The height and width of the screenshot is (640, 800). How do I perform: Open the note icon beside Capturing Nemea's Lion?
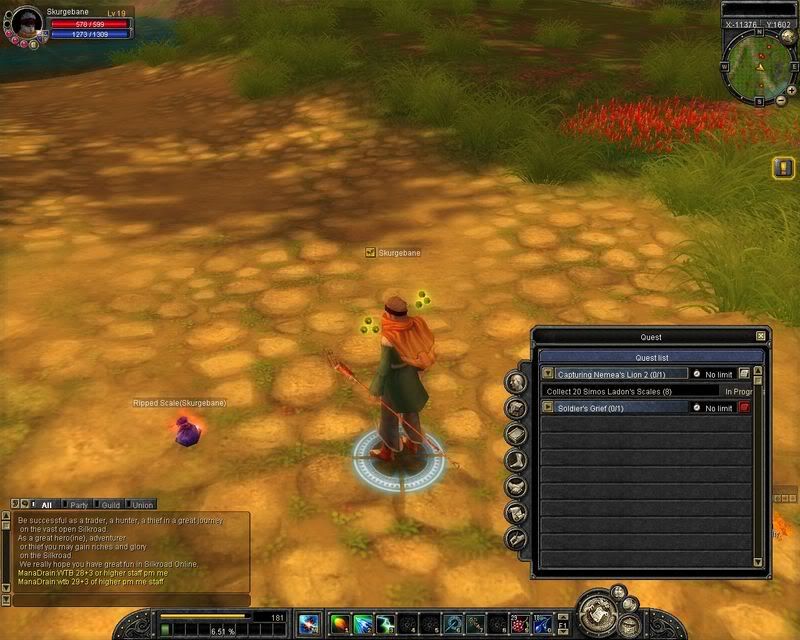pos(745,374)
